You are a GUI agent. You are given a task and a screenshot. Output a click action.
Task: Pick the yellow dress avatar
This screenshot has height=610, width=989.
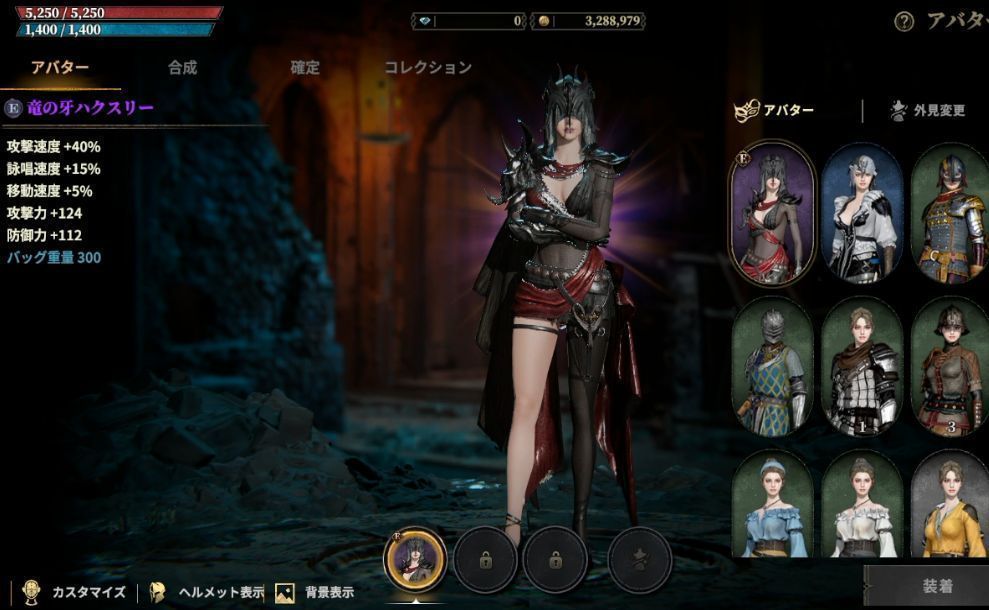[x=949, y=505]
